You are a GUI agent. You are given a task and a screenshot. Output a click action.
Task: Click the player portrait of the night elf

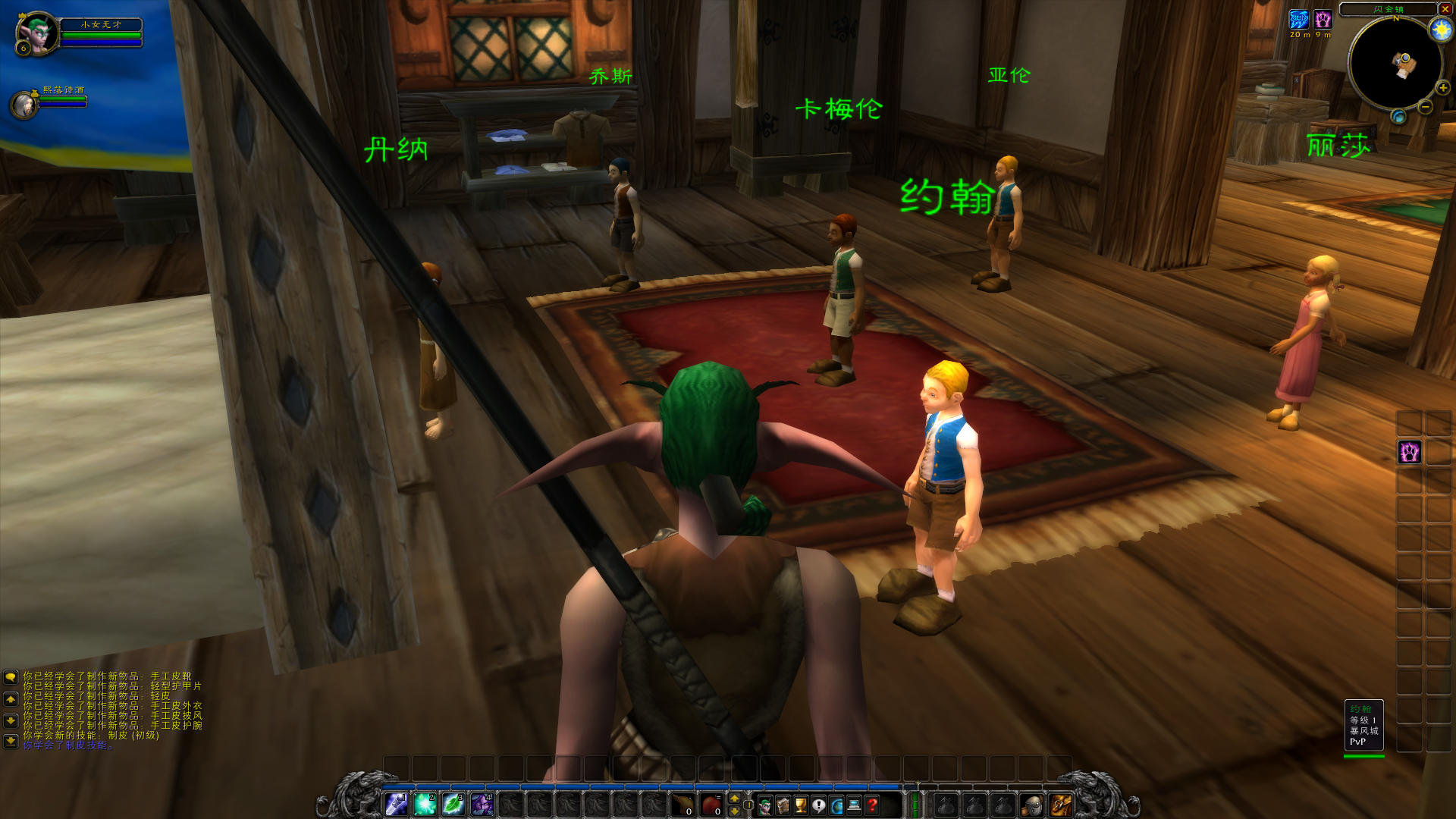[x=36, y=33]
